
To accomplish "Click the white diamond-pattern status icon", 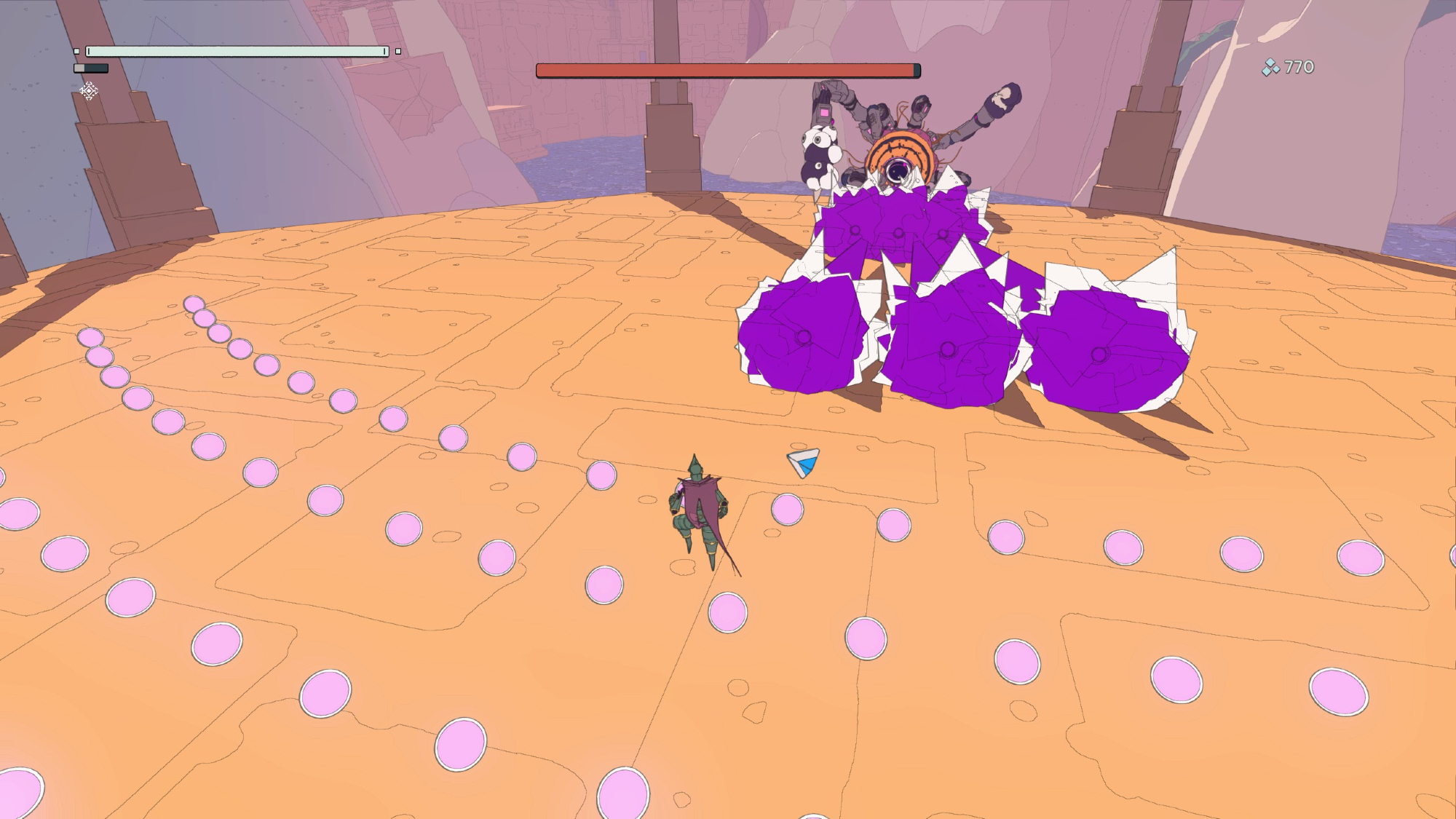I will coord(89,91).
